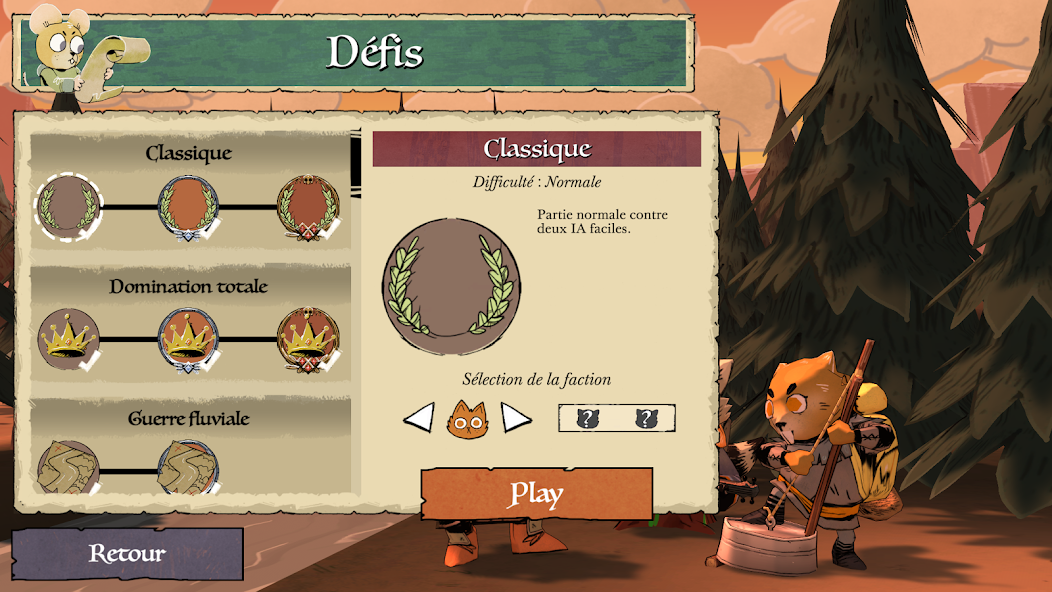Start the challenge with the Play button
The image size is (1052, 592).
coord(536,493)
